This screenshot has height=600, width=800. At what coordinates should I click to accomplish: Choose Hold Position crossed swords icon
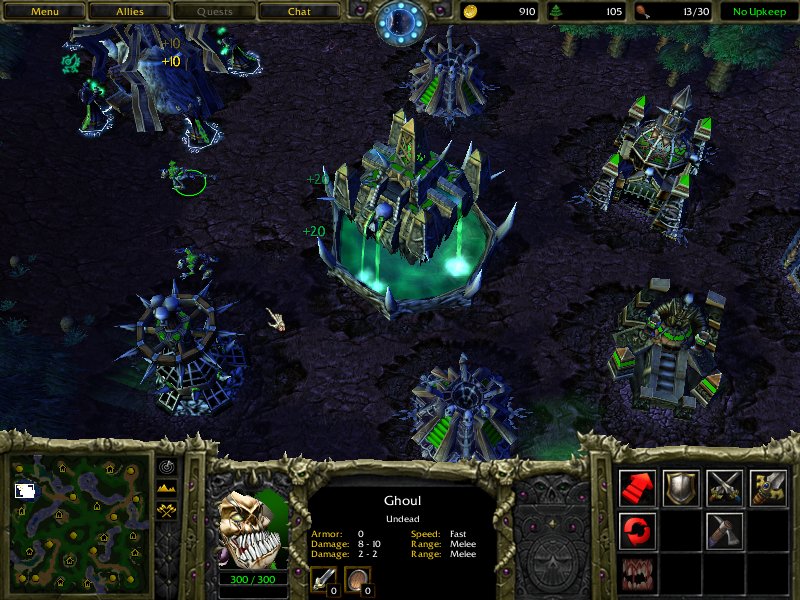pyautogui.click(x=724, y=487)
